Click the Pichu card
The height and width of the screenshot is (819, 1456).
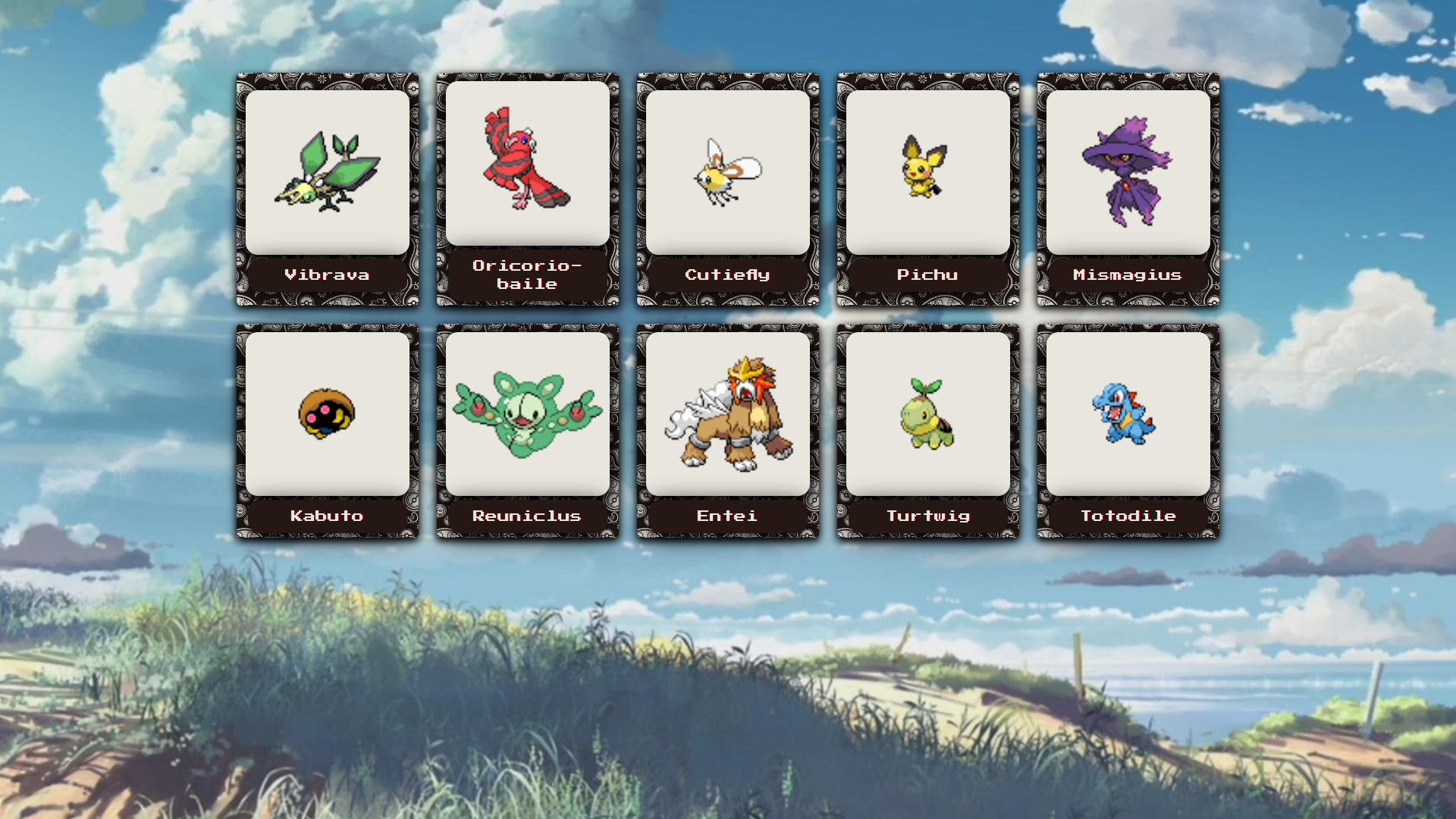pos(928,190)
